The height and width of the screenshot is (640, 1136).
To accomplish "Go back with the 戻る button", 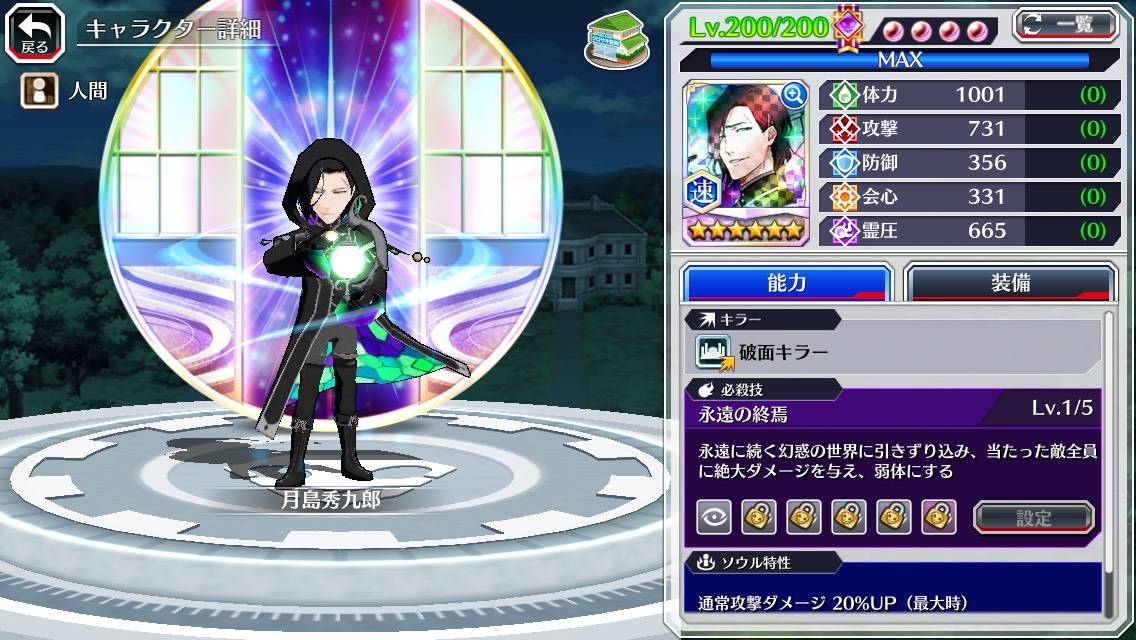I will (34, 31).
